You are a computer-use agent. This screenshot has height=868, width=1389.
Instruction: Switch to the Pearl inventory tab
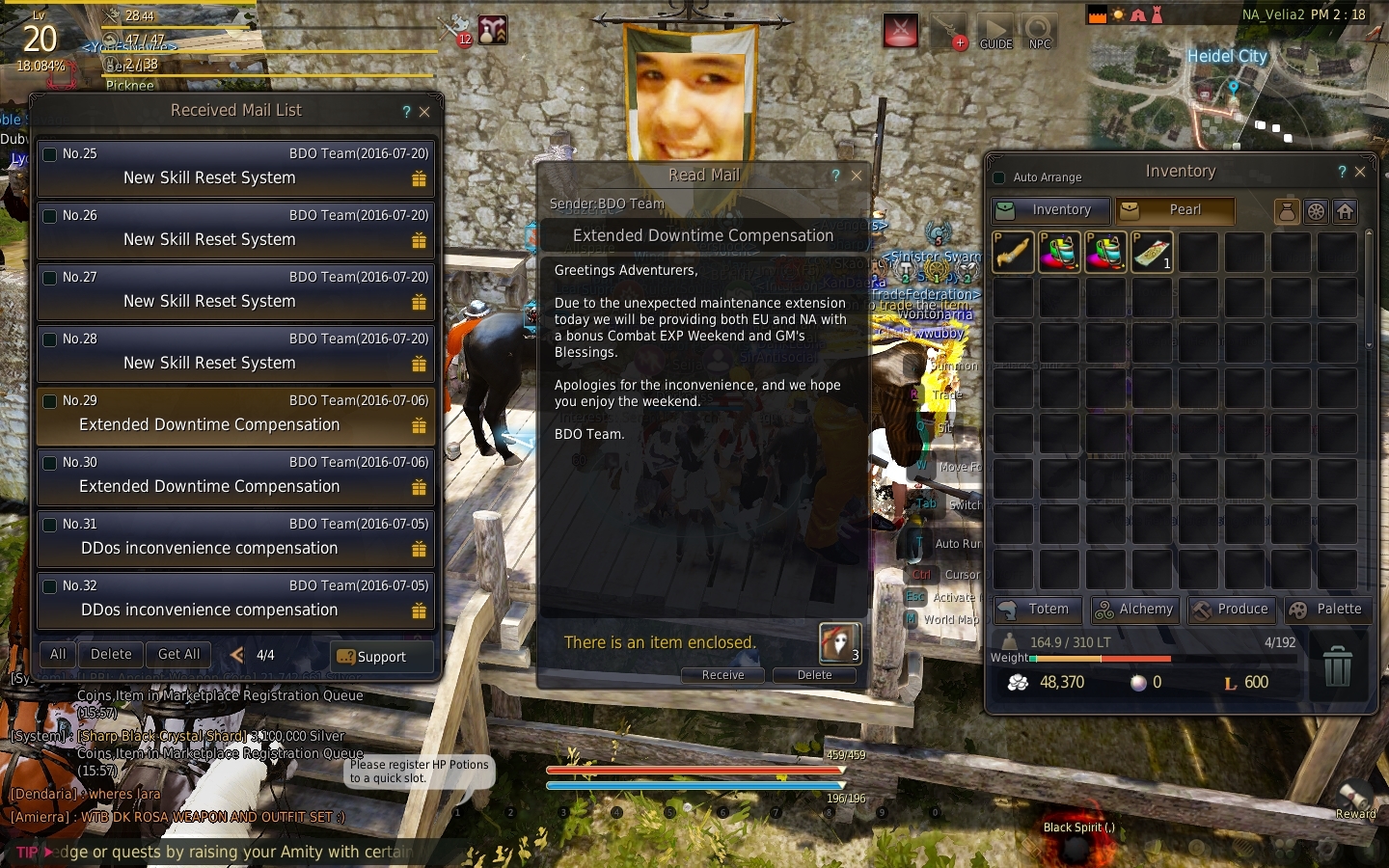[x=1175, y=210]
